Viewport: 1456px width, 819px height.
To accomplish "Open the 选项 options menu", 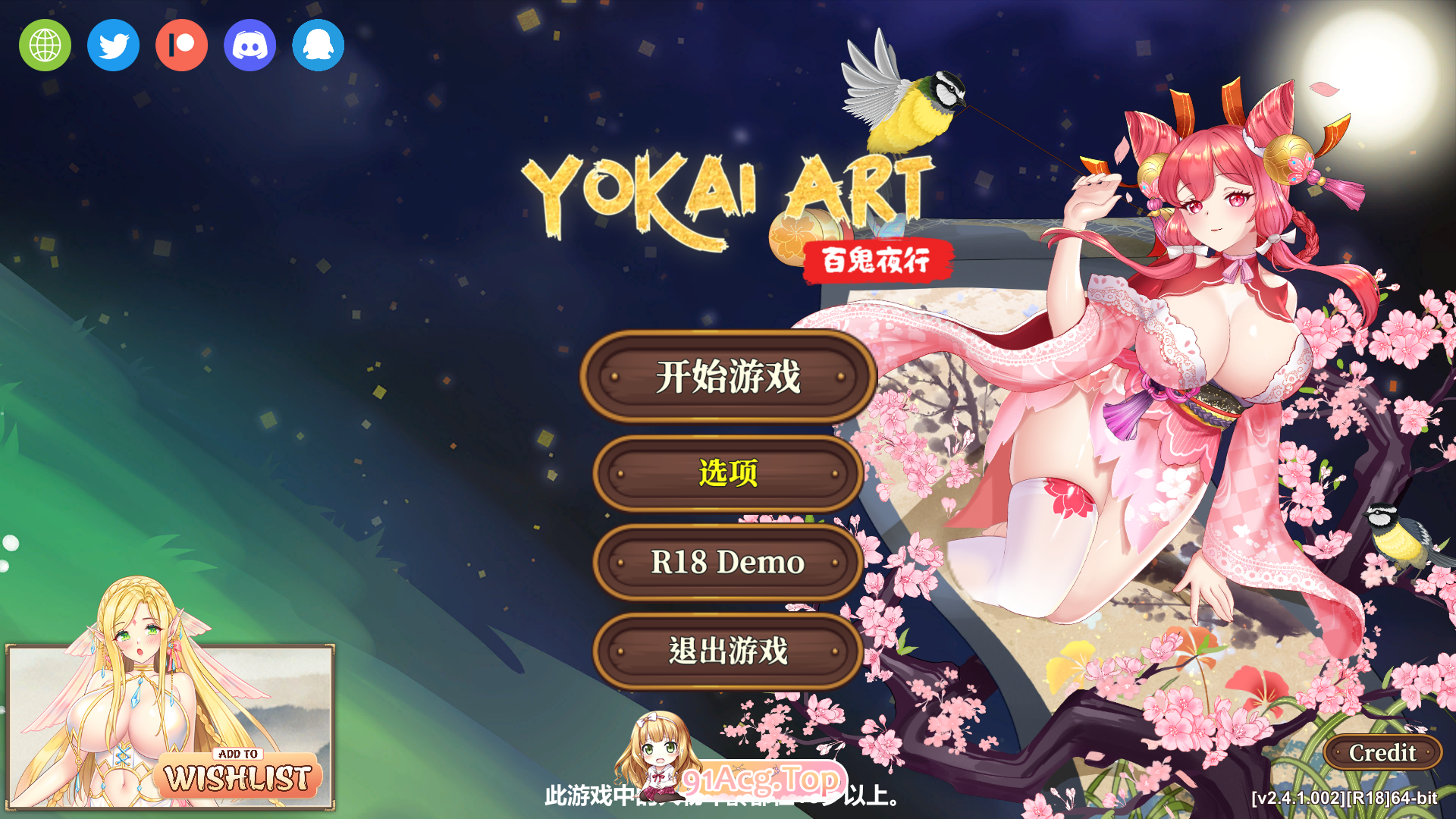I will tap(728, 472).
